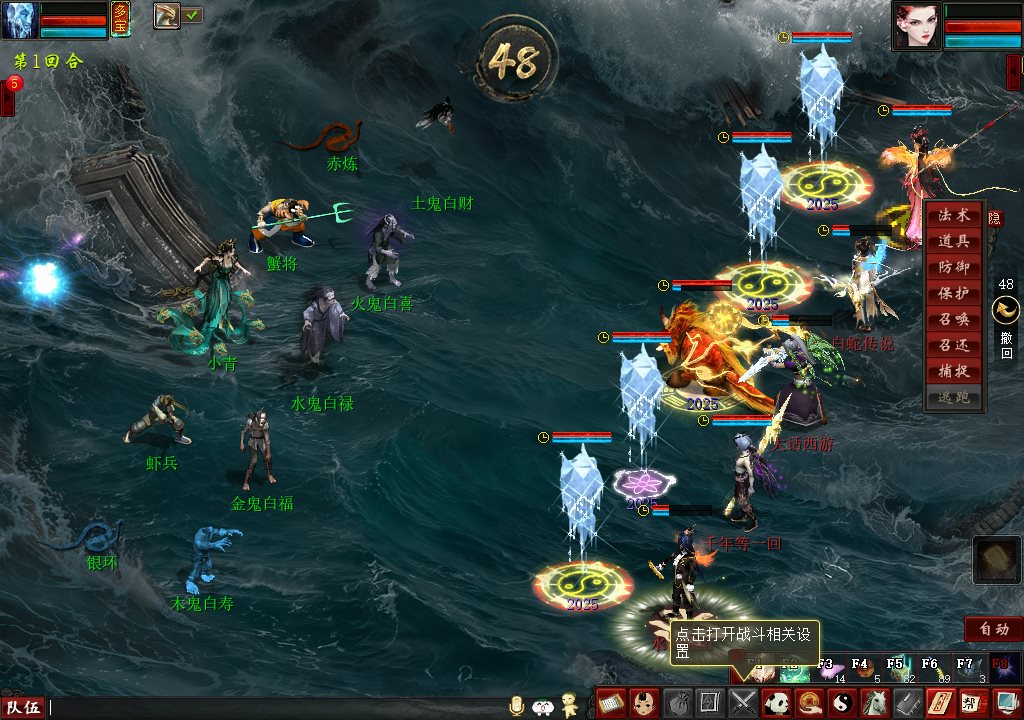This screenshot has width=1024, height=720.
Task: Toggle the 自动 auto-battle button
Action: [x=993, y=629]
